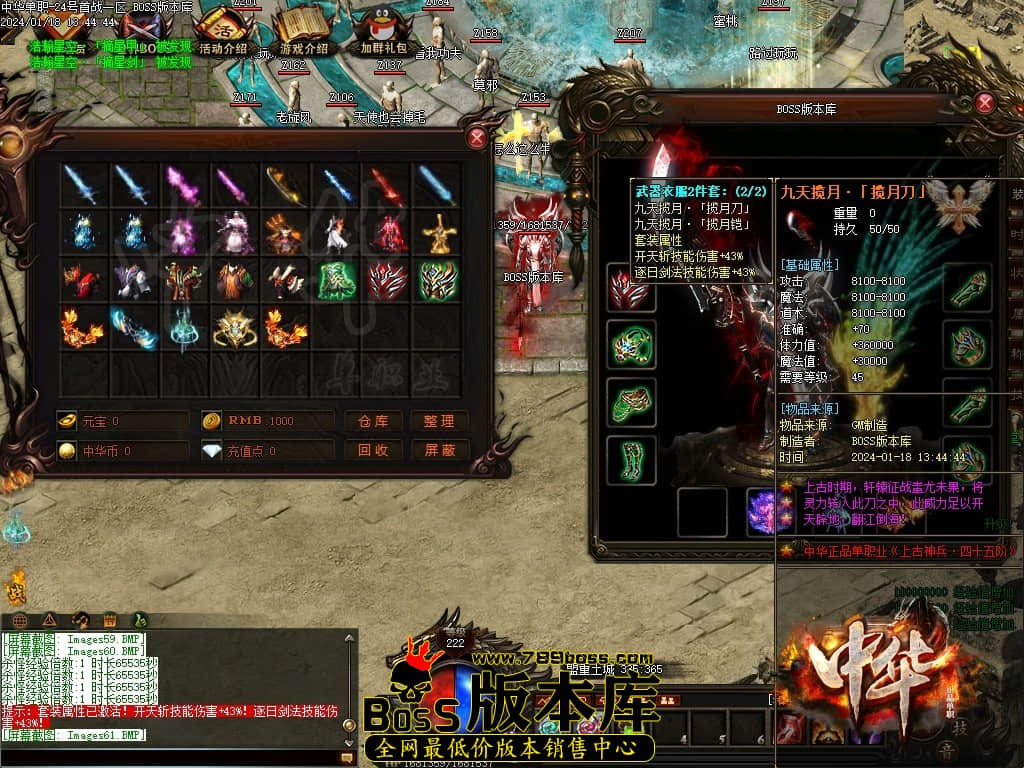Open the 游戏介绍 game guide book
Image resolution: width=1024 pixels, height=768 pixels.
(303, 31)
